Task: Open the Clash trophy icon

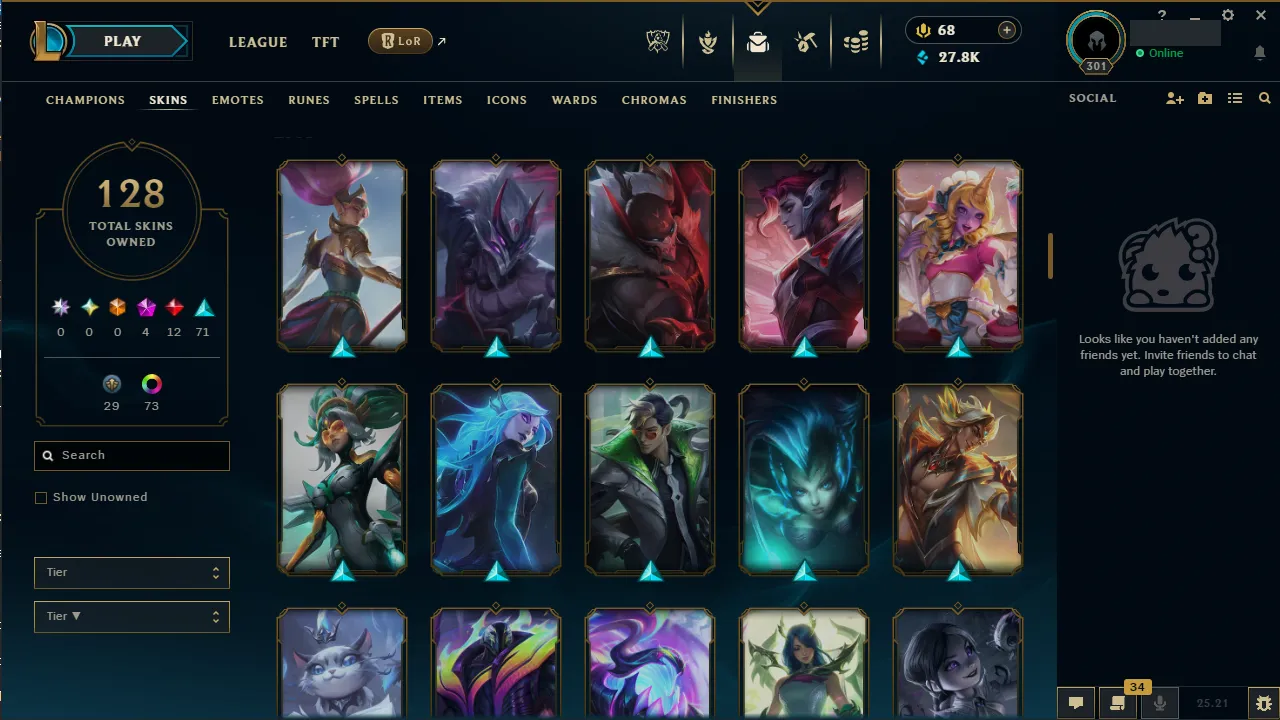Action: (708, 42)
